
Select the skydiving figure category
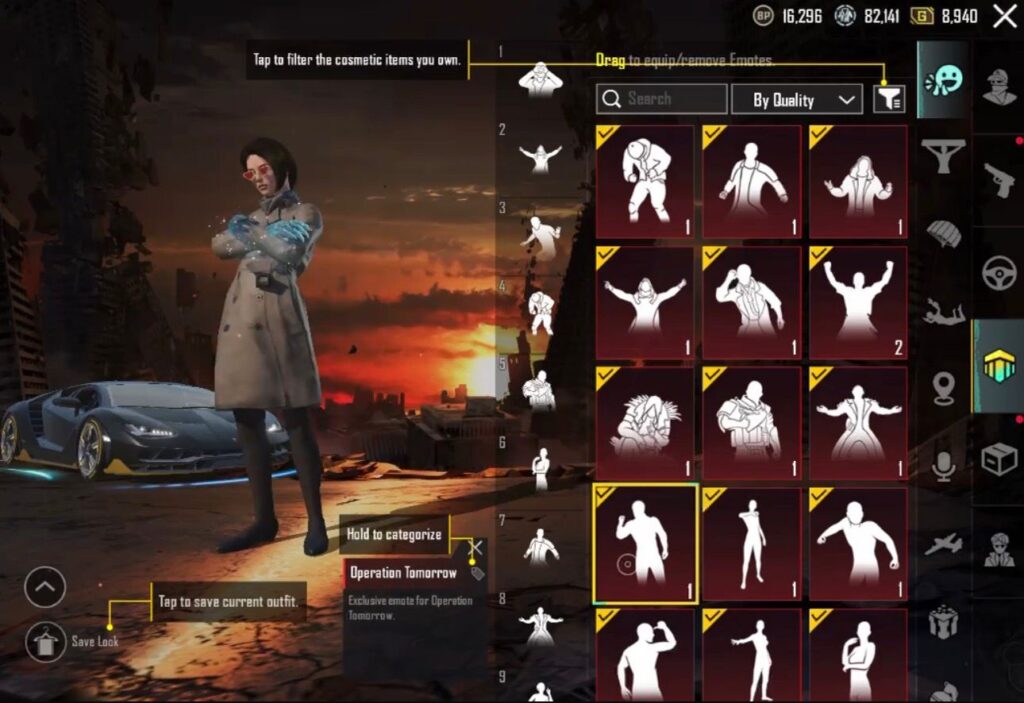[x=942, y=312]
